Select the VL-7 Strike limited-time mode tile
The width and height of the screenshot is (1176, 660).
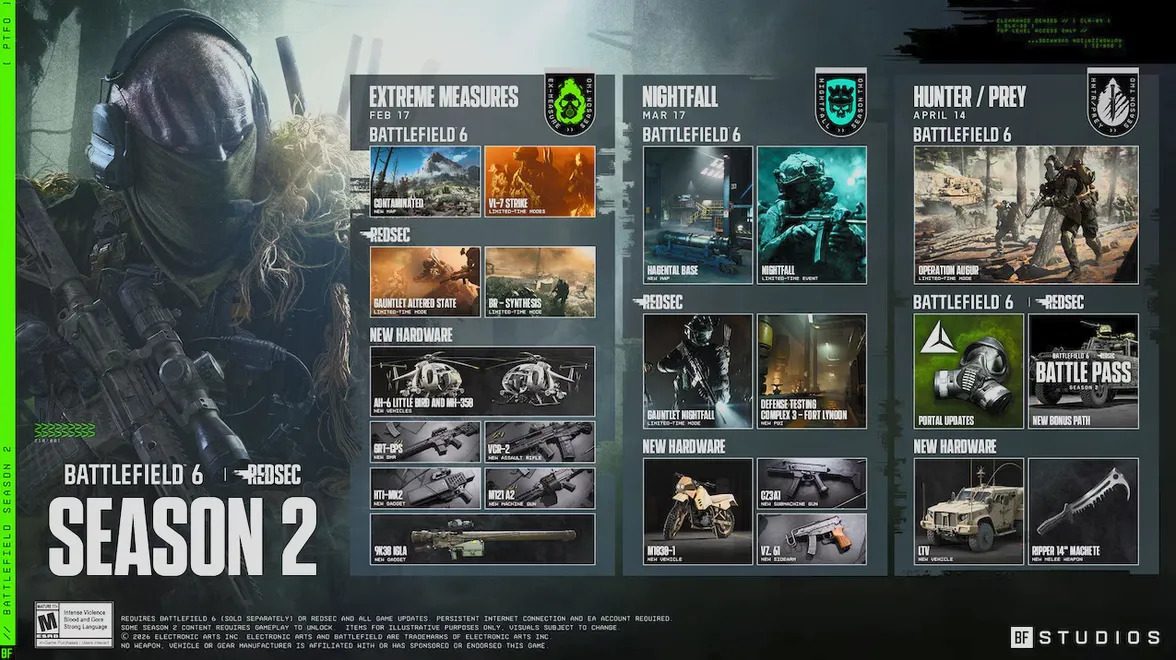(x=540, y=181)
